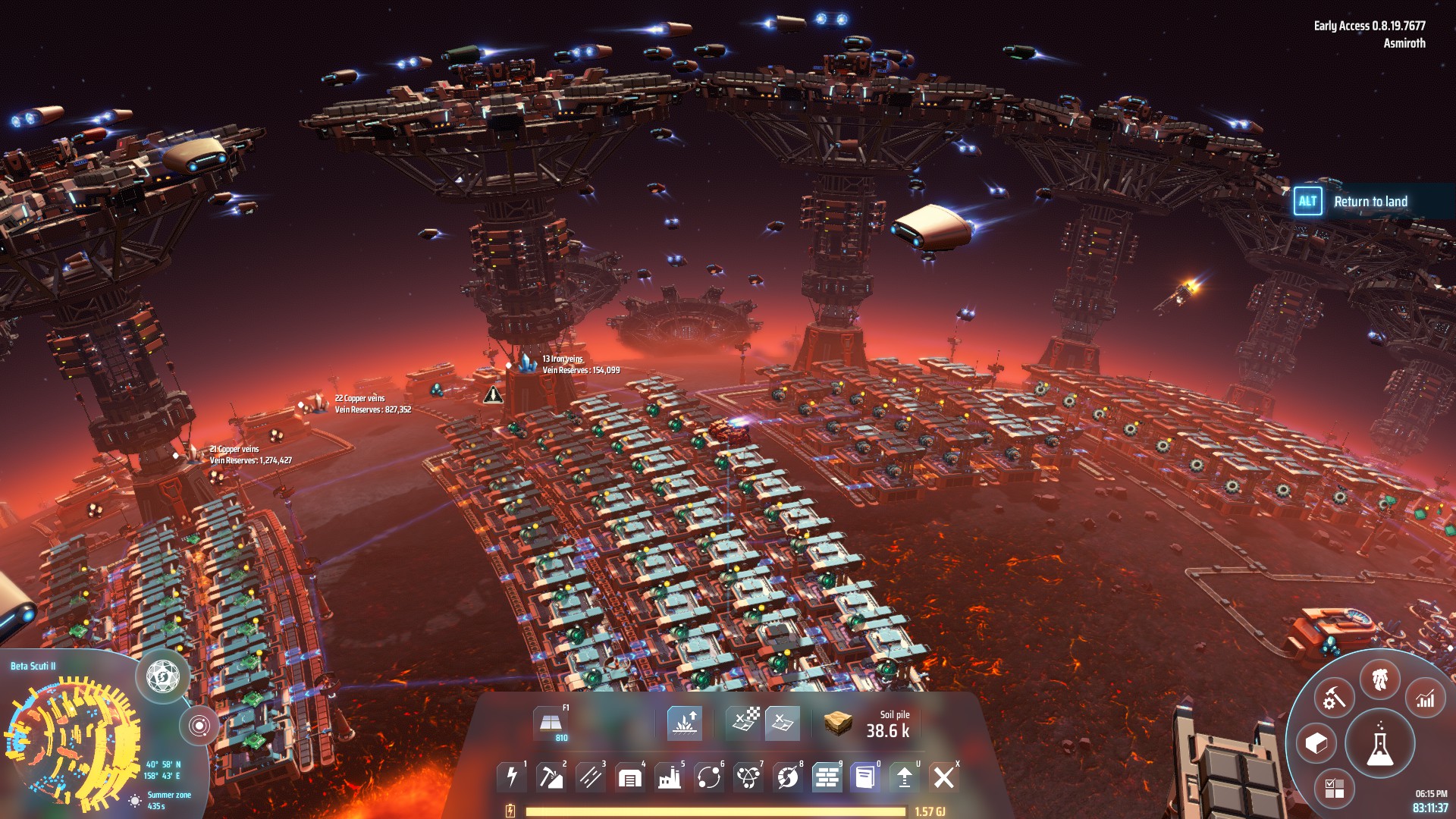Image resolution: width=1456 pixels, height=819 pixels.
Task: Open the mecha panel icon
Action: point(1379,679)
